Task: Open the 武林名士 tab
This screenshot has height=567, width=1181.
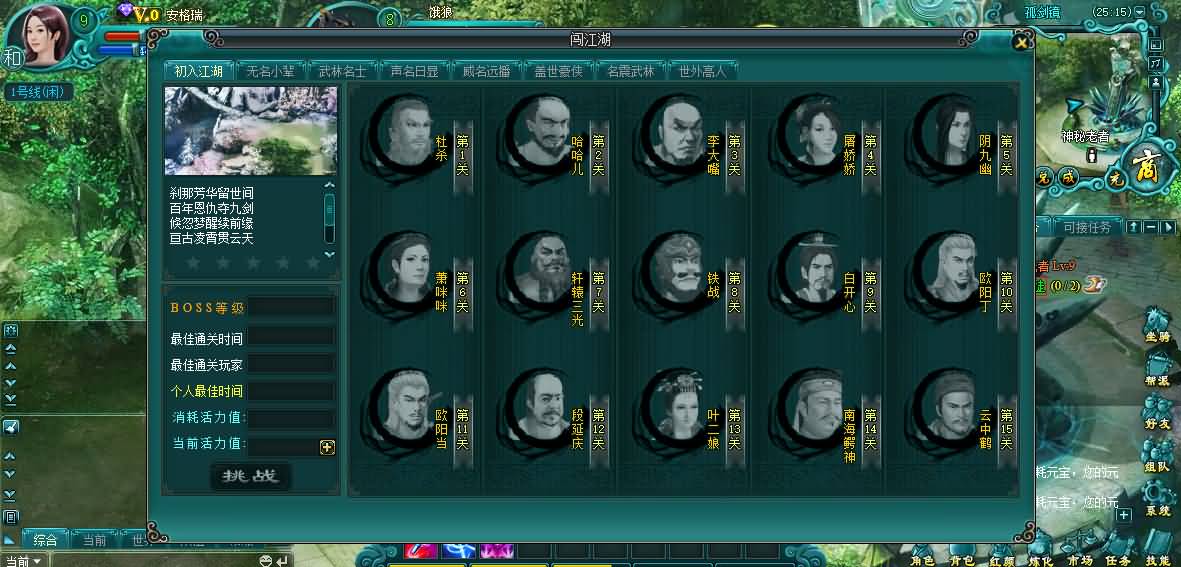Action: (342, 71)
